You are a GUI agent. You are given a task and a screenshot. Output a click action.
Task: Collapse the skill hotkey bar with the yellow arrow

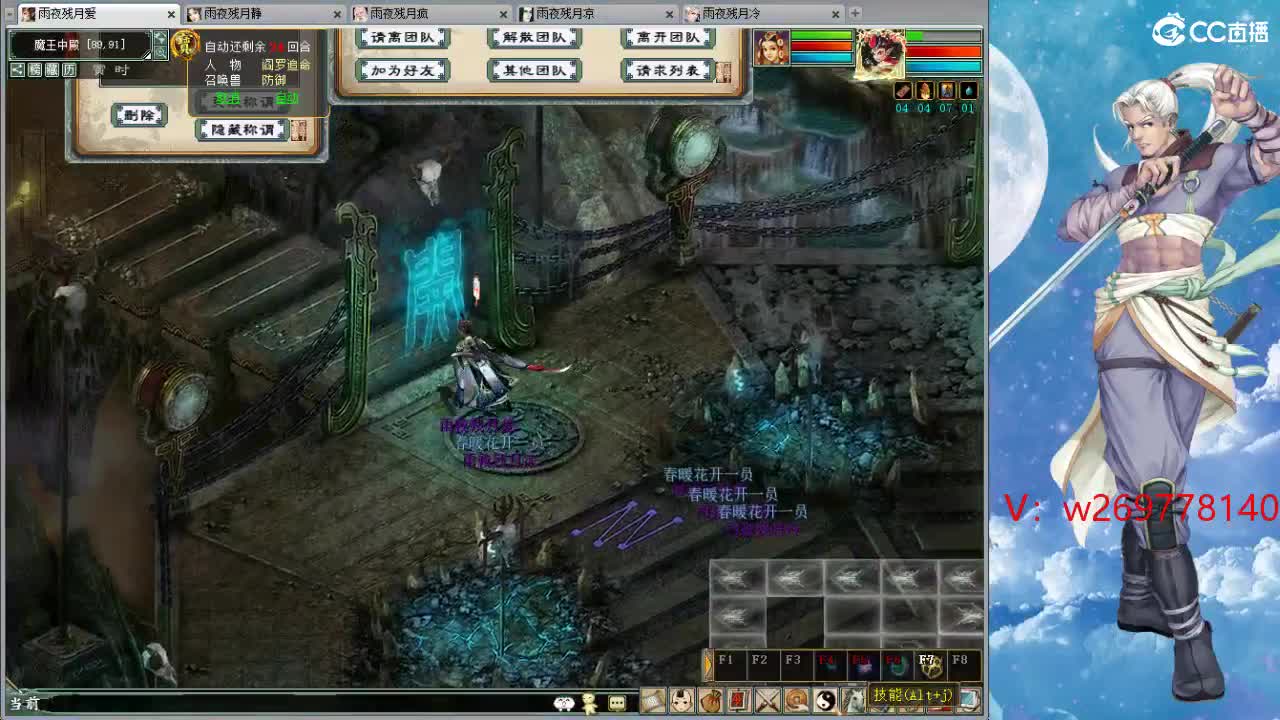[708, 662]
